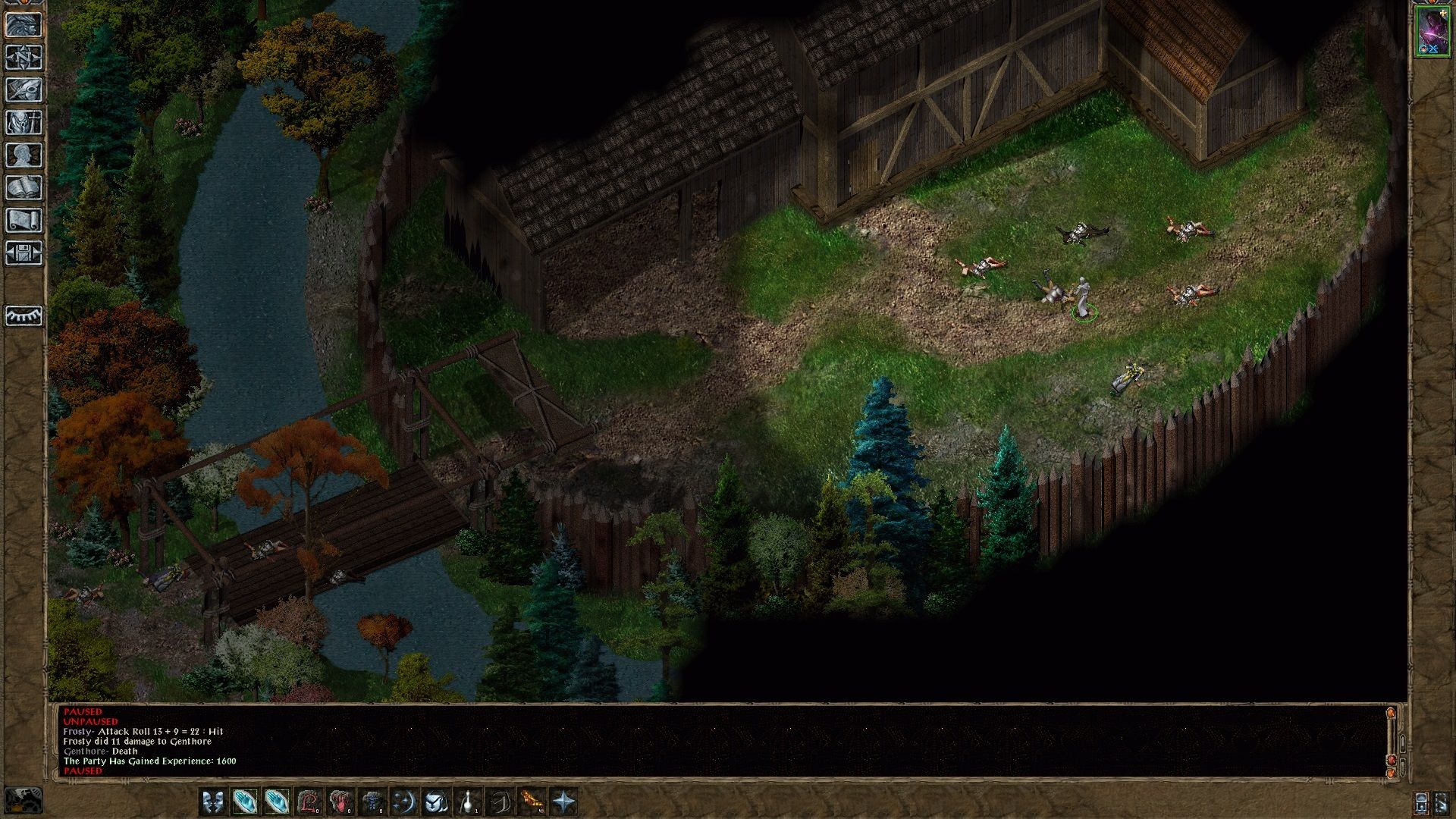The height and width of the screenshot is (819, 1456).
Task: Show the character record bust icon
Action: click(x=24, y=155)
